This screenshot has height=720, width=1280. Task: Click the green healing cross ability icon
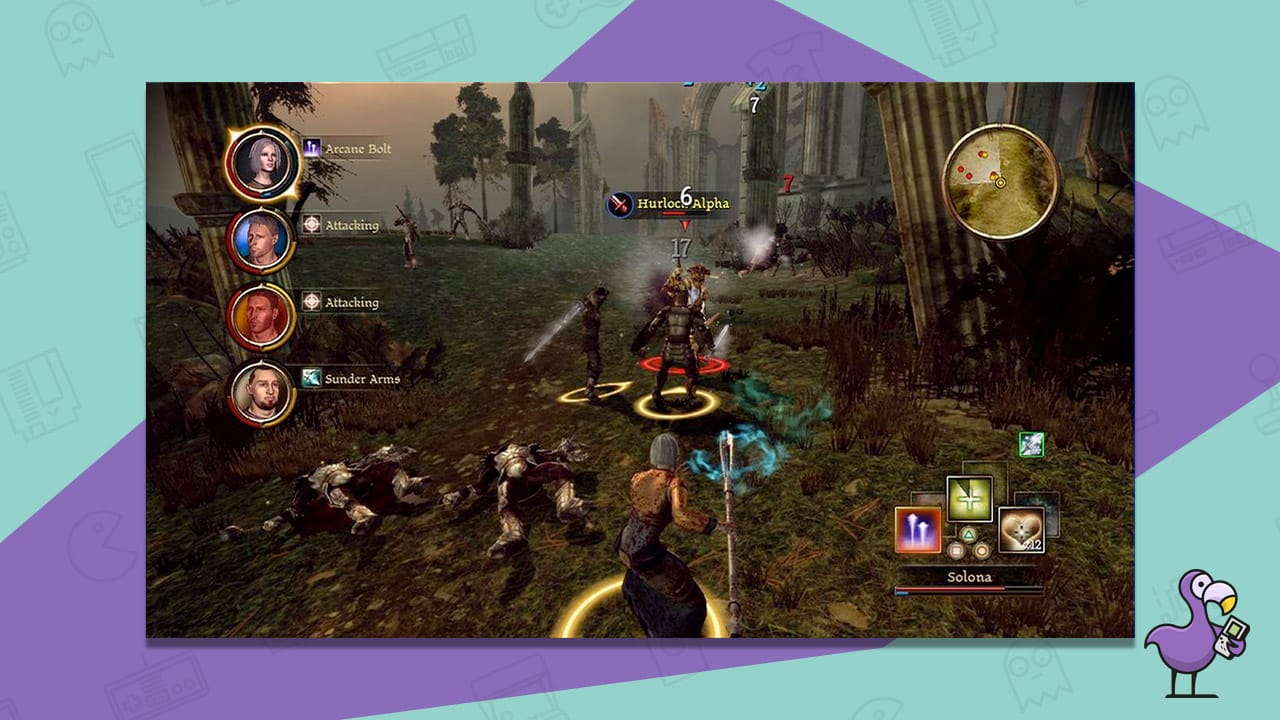[969, 499]
